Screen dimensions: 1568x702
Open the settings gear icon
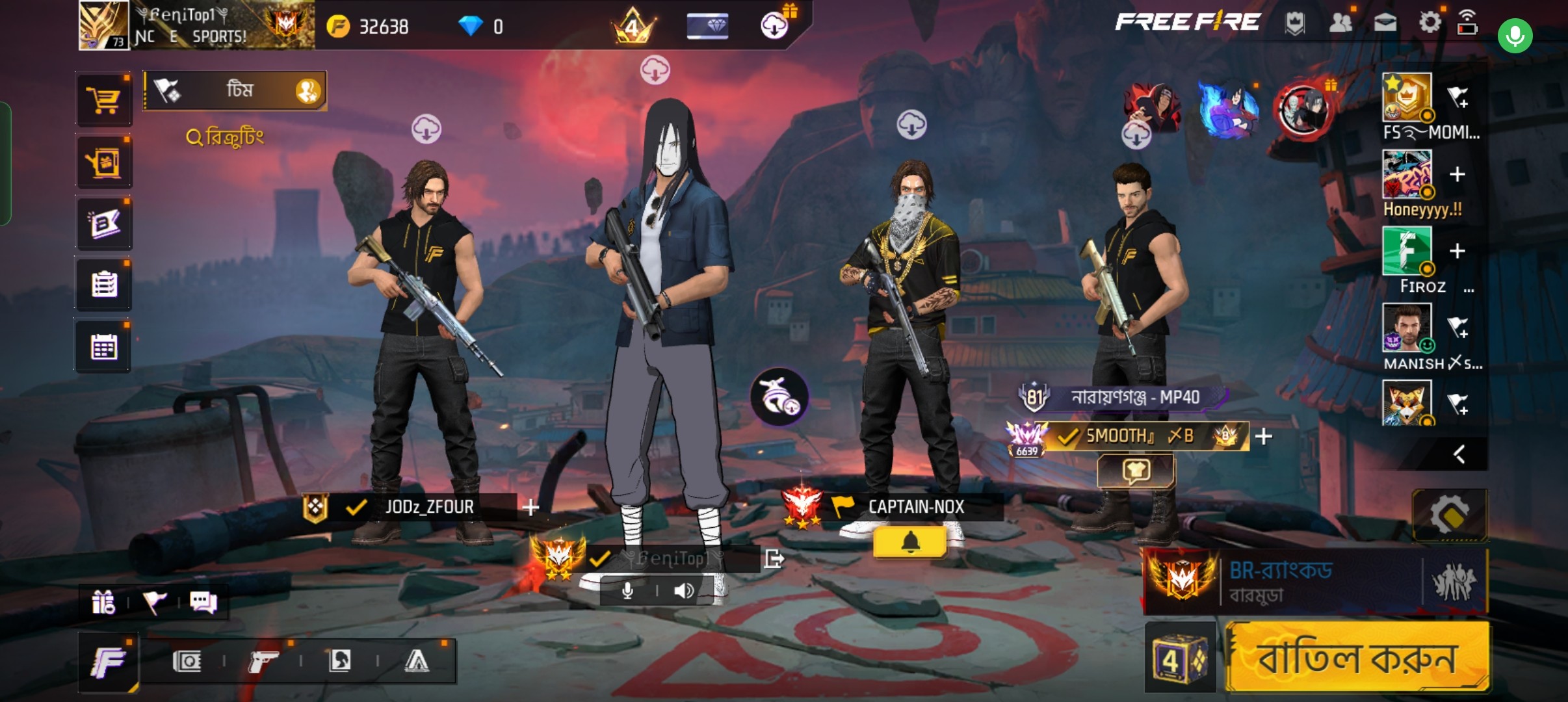point(1429,23)
